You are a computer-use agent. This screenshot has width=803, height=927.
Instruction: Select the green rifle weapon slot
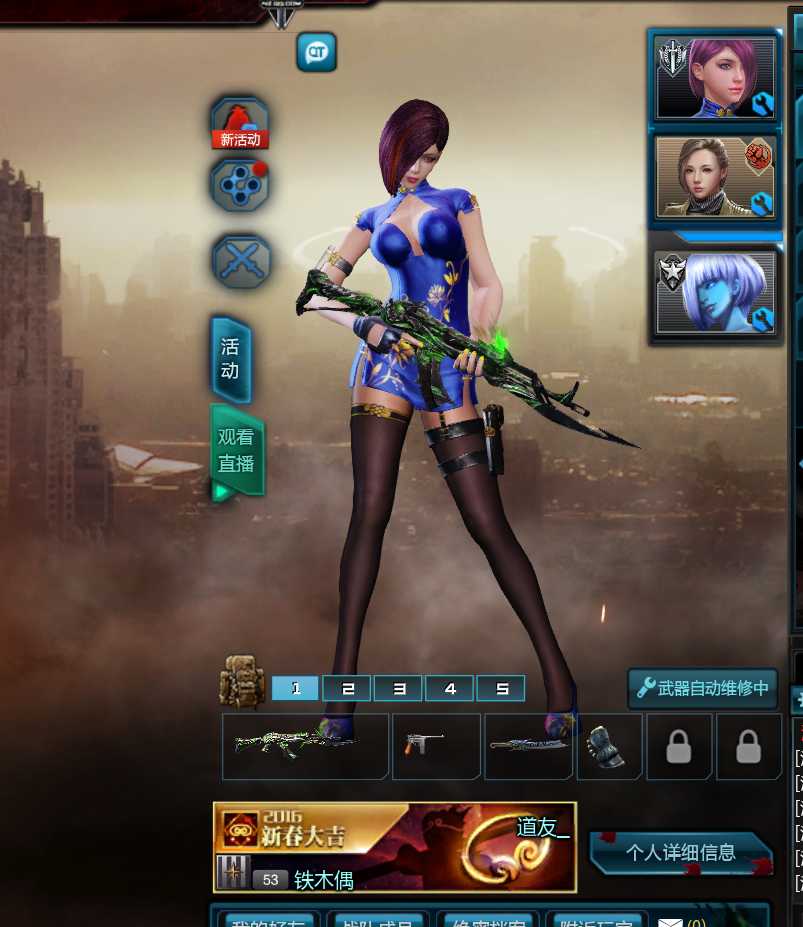[x=305, y=746]
